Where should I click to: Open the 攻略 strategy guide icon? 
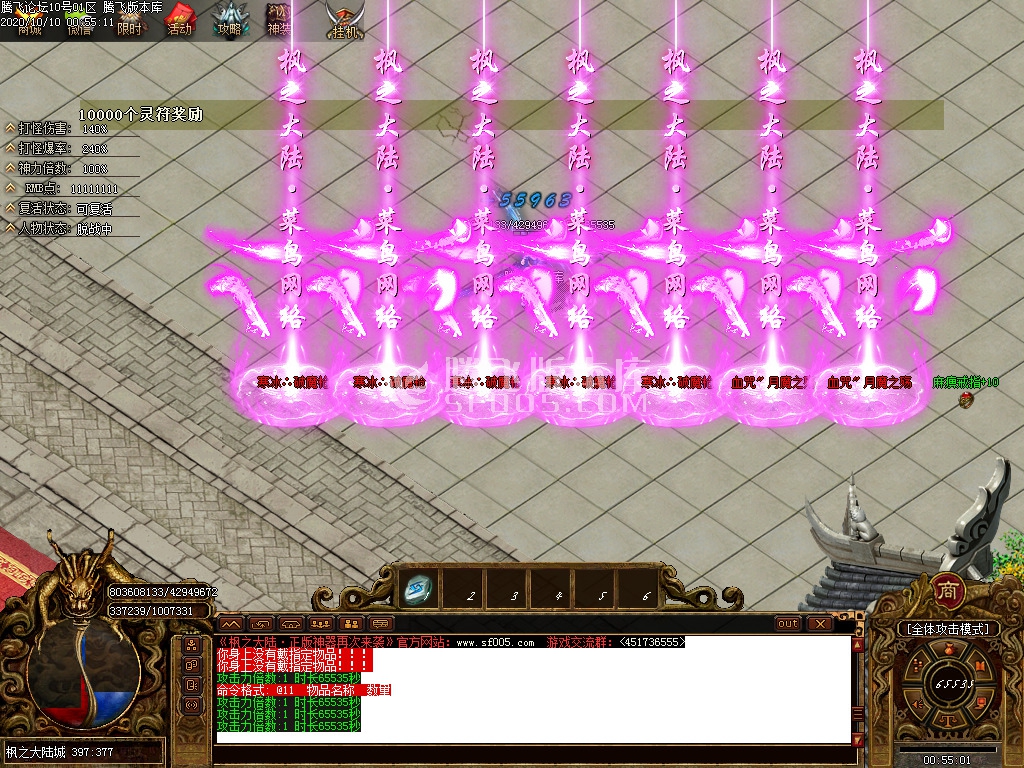[229, 20]
